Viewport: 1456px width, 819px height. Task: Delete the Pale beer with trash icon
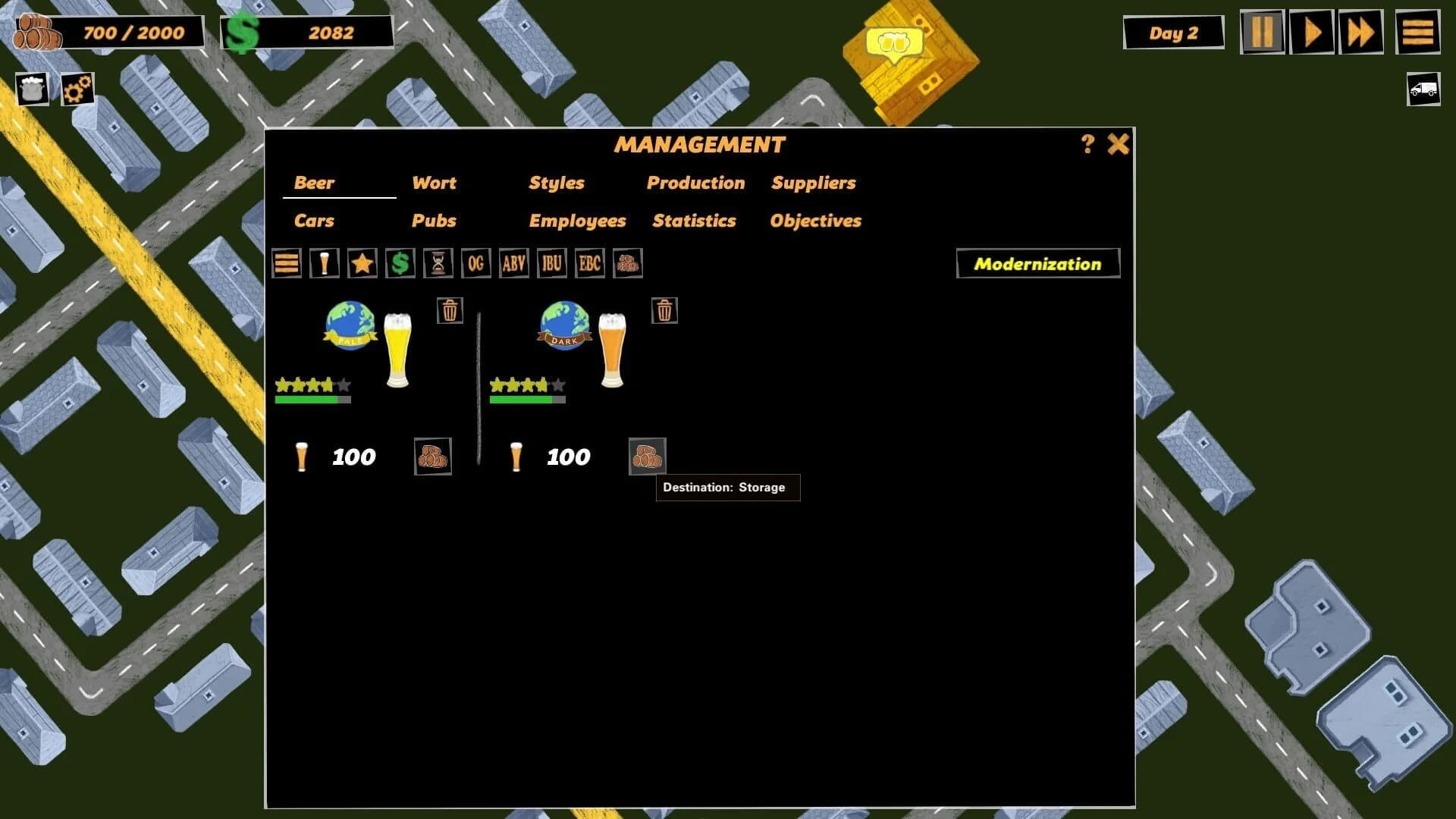(450, 310)
